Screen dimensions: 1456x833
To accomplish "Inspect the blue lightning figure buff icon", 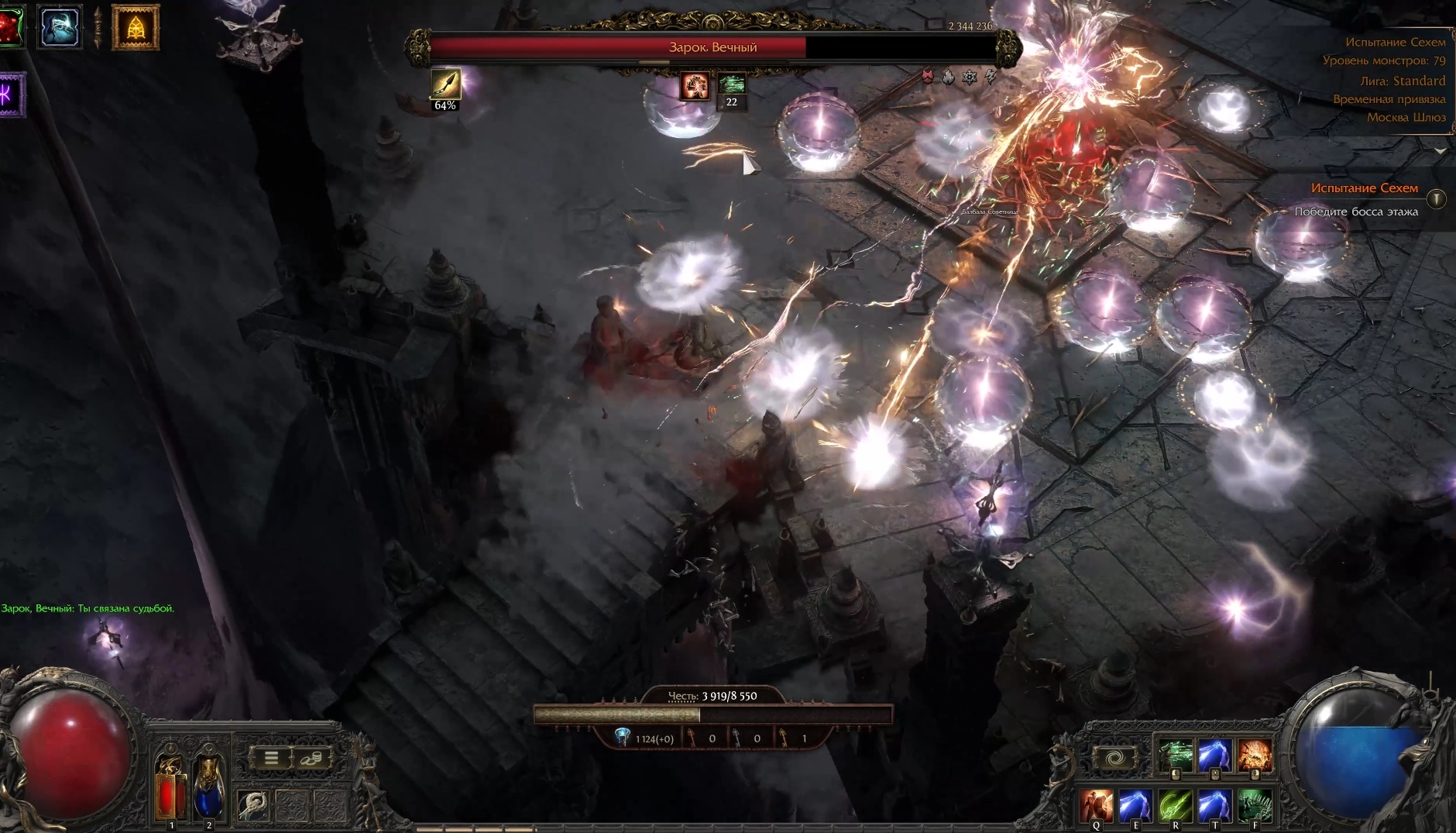I will point(60,26).
